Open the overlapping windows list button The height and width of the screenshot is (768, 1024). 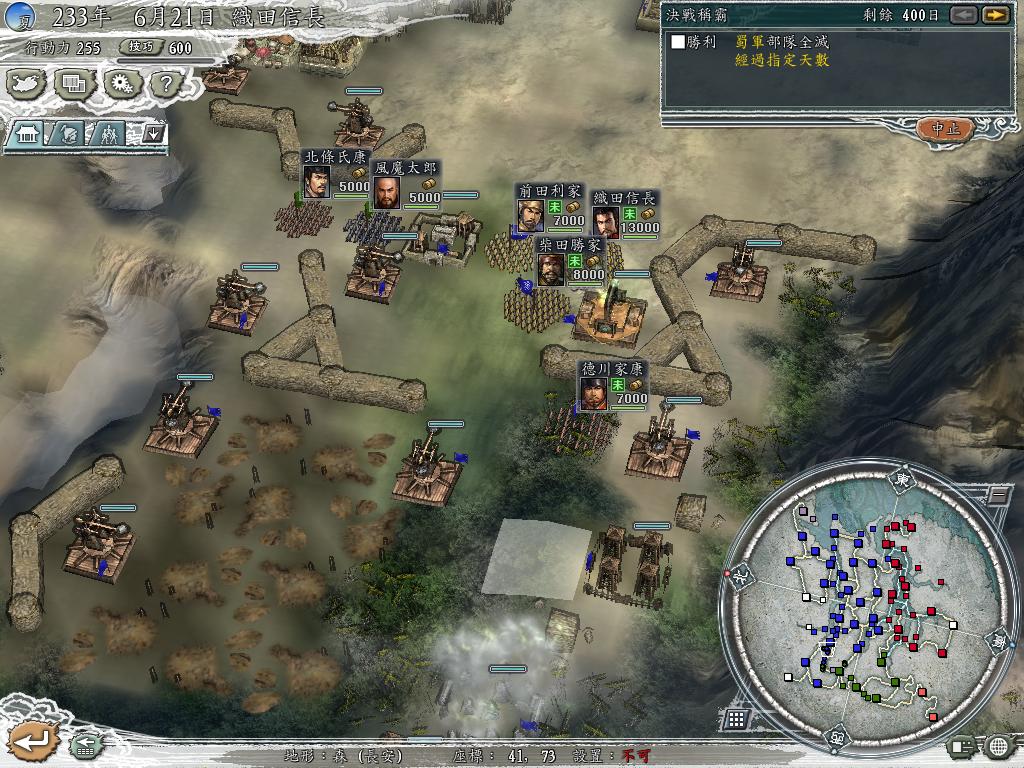[73, 85]
